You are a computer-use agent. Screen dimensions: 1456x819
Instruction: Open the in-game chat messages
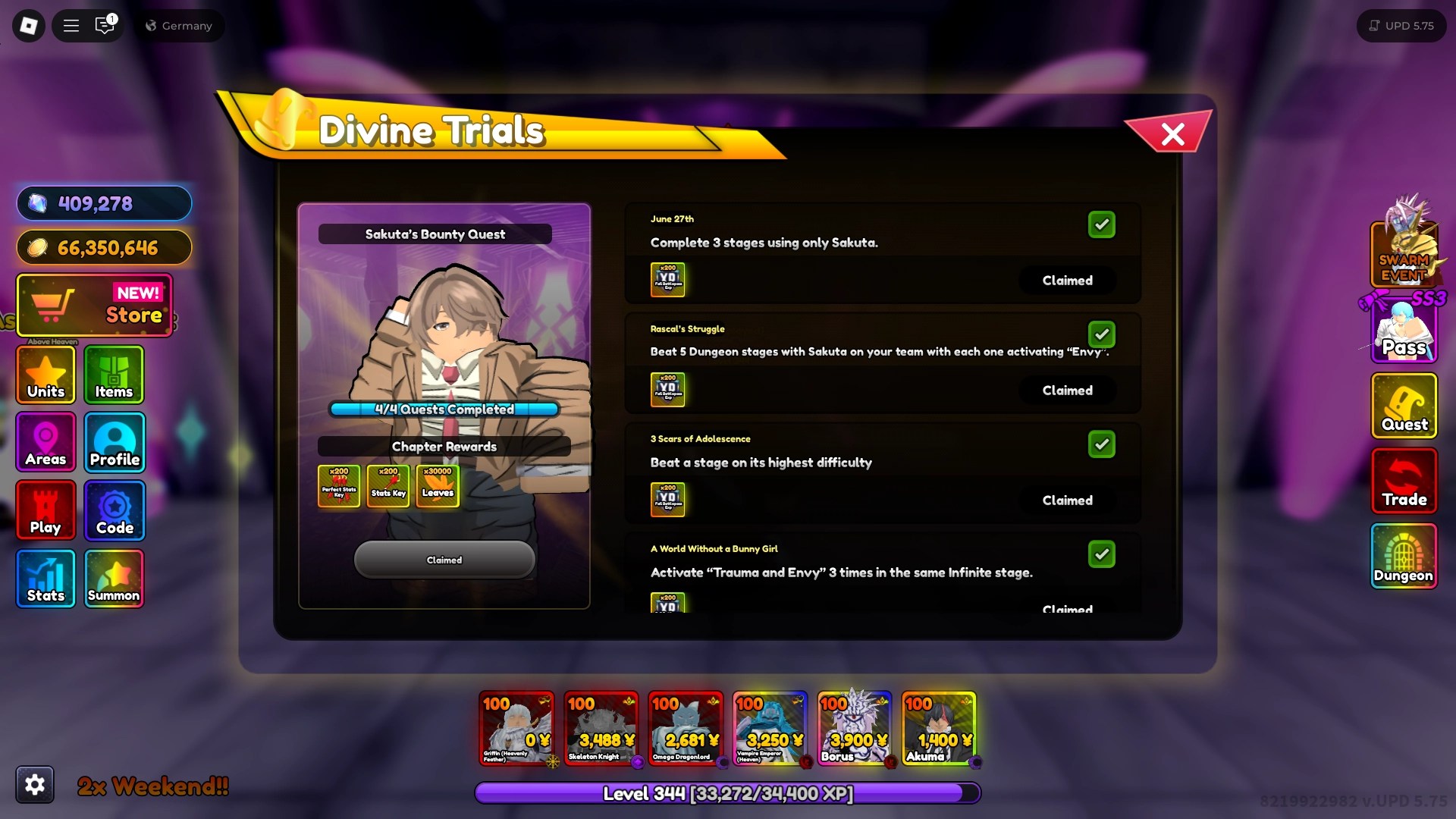105,25
